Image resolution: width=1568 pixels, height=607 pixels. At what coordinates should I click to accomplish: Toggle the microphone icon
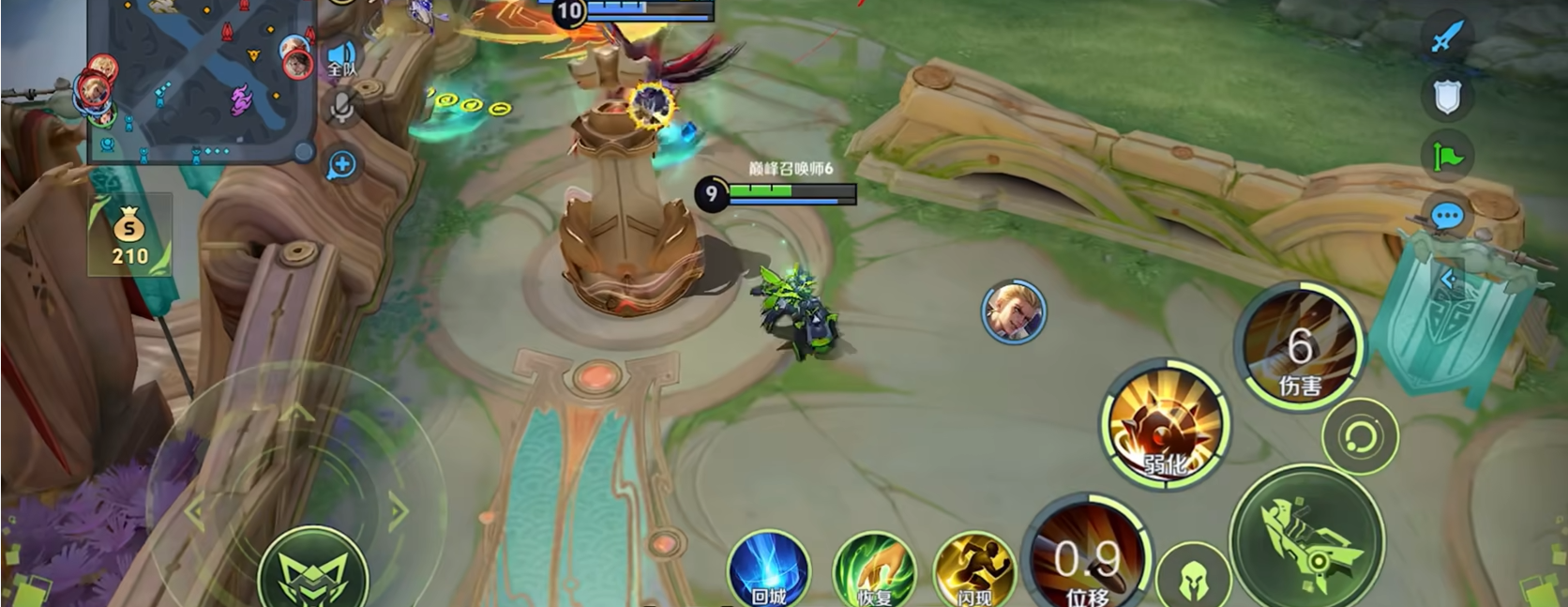pos(342,108)
